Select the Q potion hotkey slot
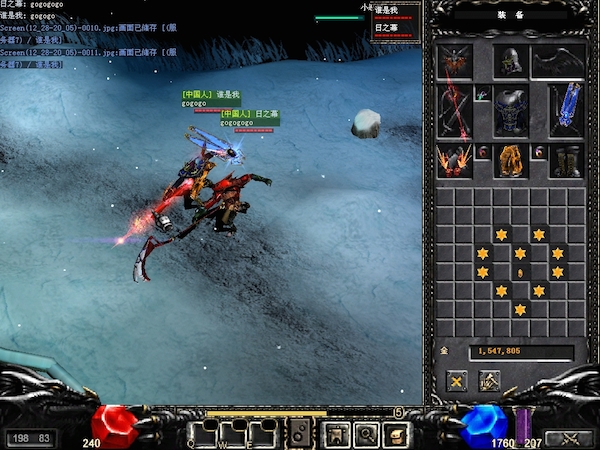Viewport: 600px width, 450px height. tap(204, 433)
